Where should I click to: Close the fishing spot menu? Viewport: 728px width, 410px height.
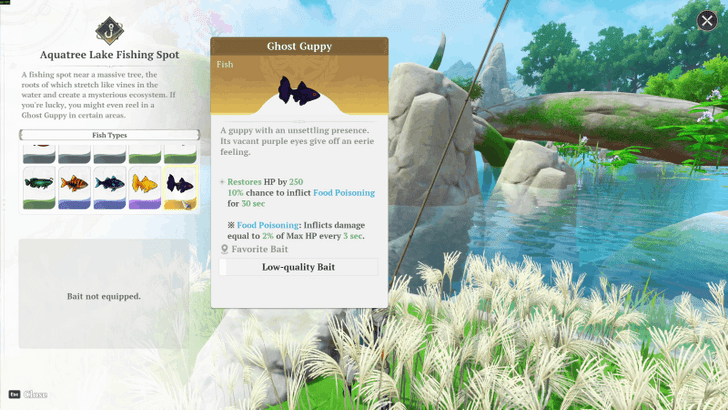pyautogui.click(x=707, y=21)
